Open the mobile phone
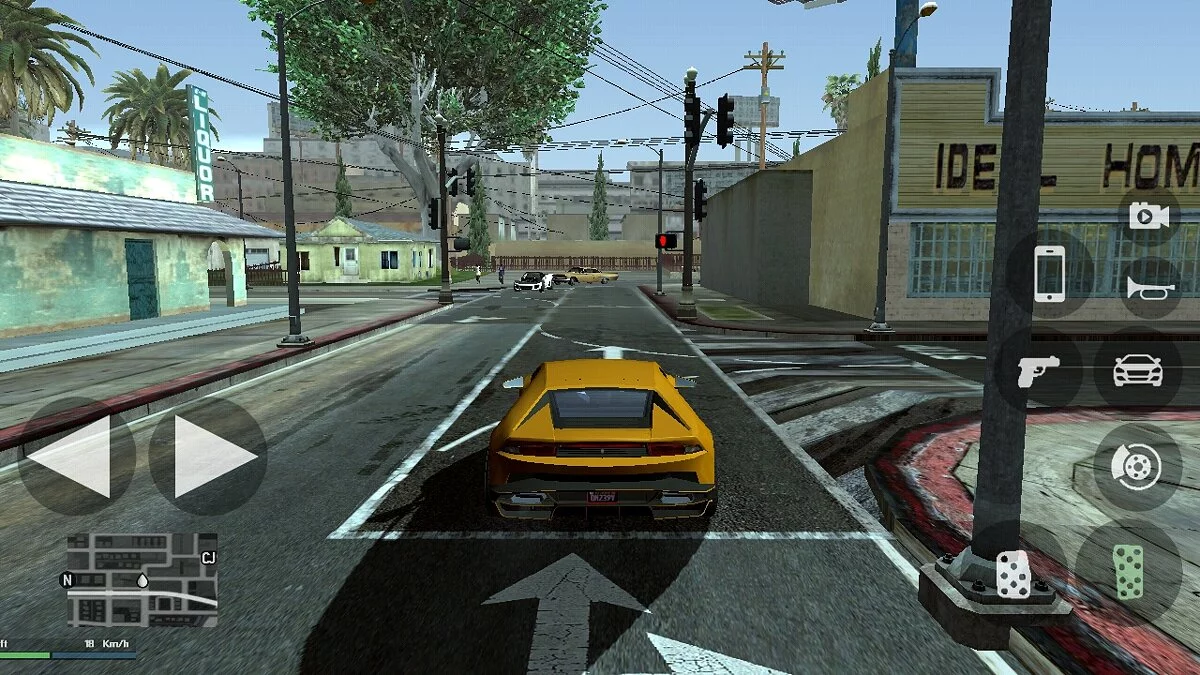Image resolution: width=1200 pixels, height=675 pixels. 1049,273
